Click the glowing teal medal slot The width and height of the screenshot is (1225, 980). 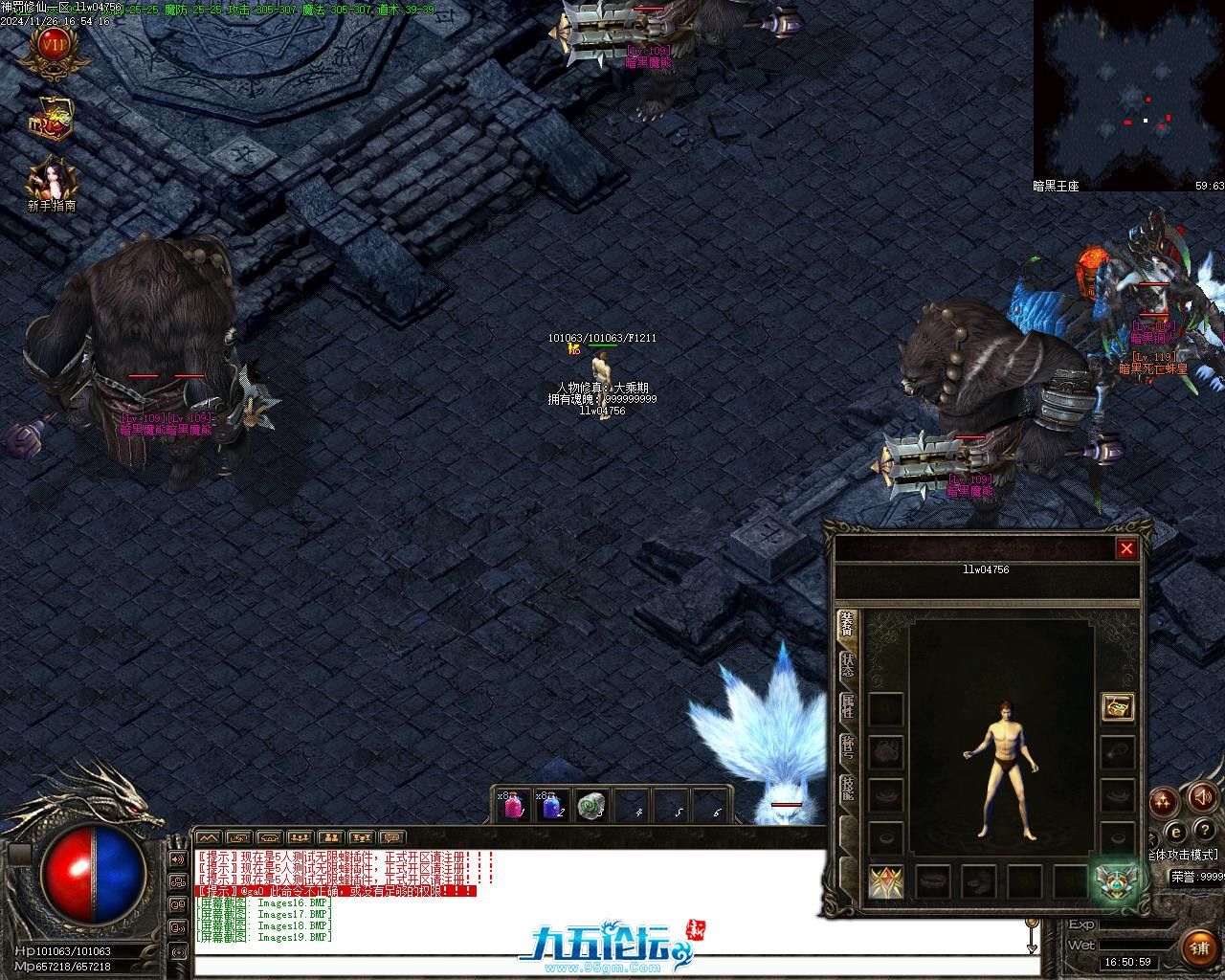(1115, 880)
